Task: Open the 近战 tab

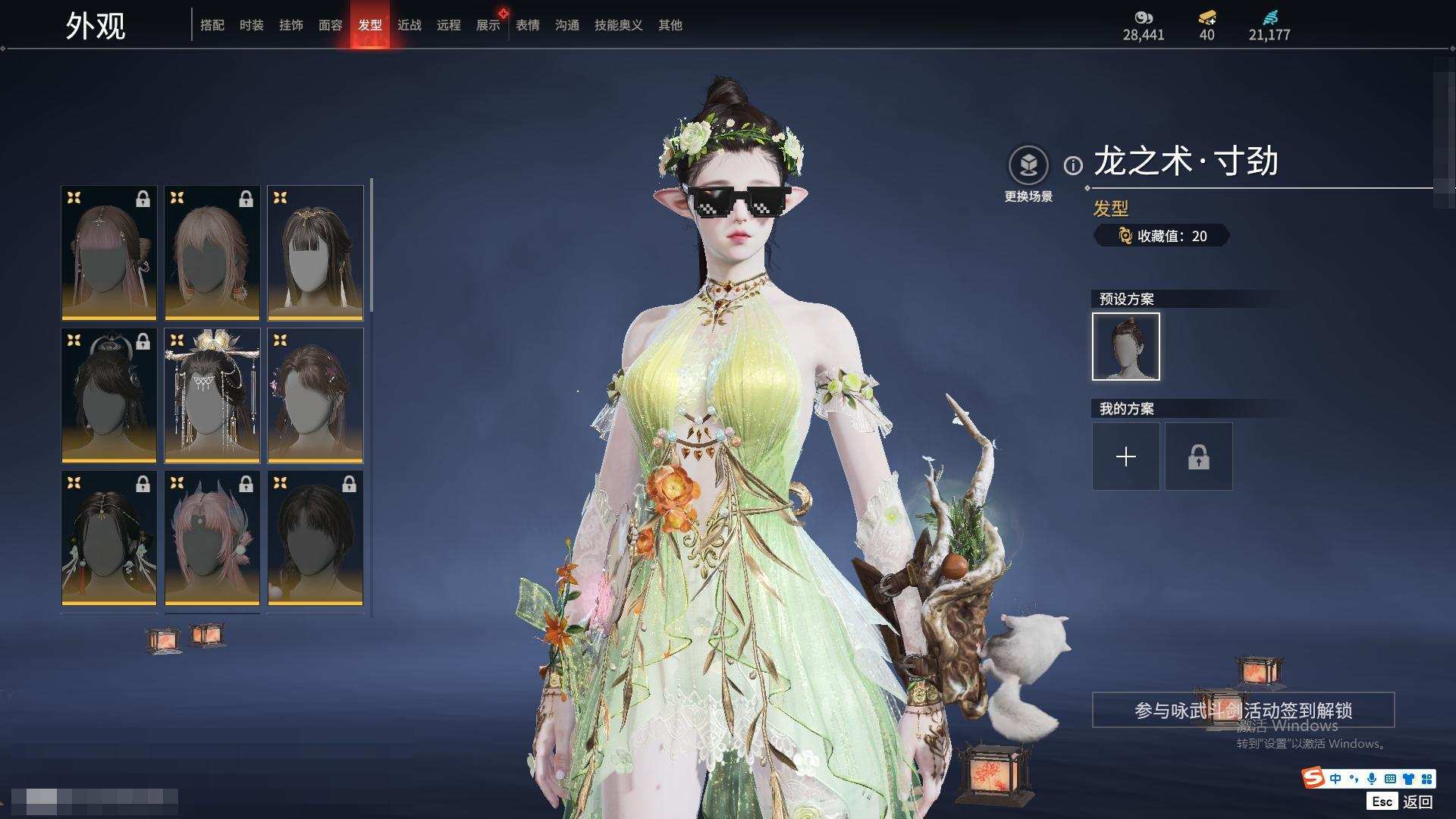Action: tap(409, 25)
